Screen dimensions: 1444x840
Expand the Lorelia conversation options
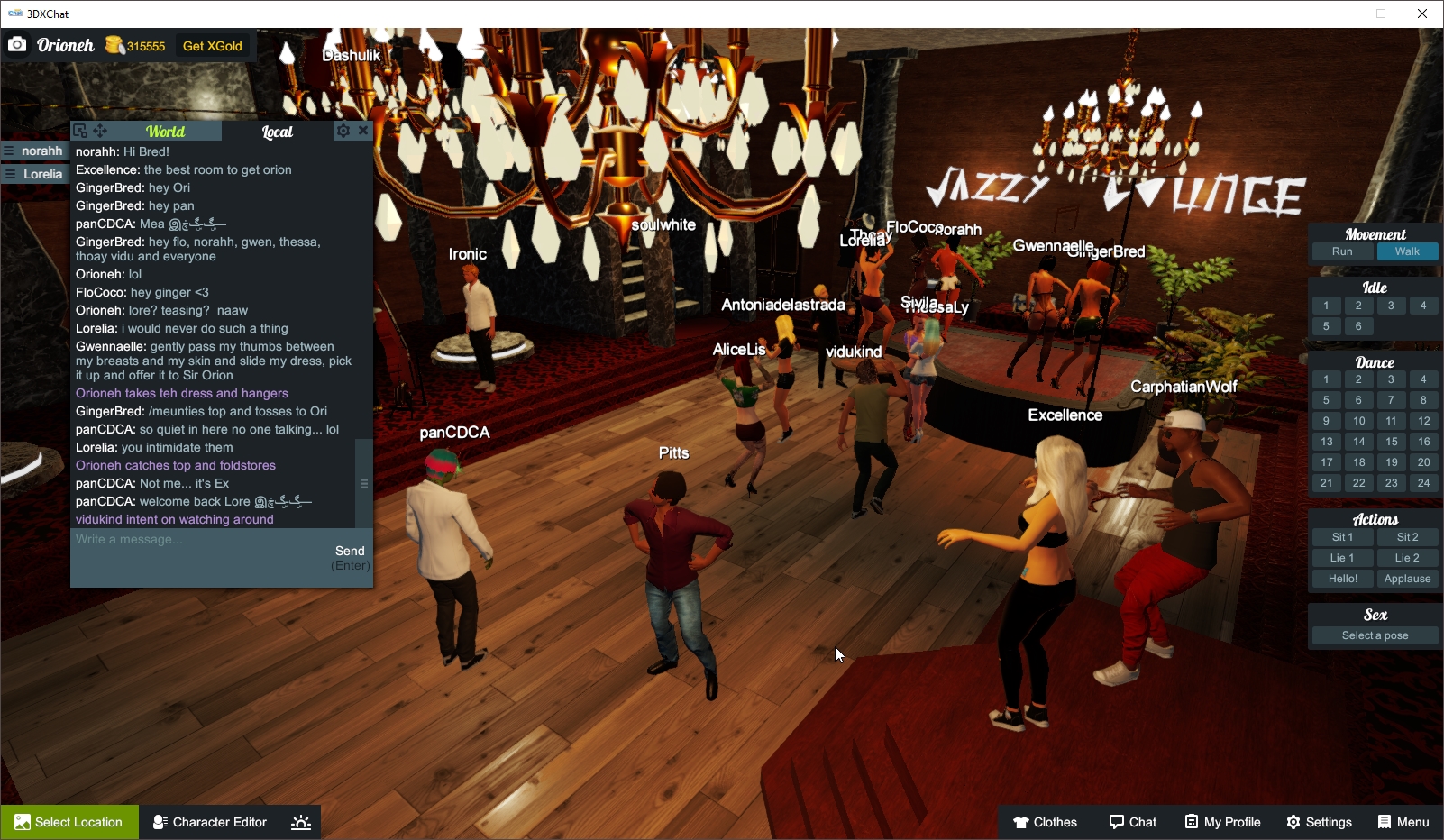[11, 174]
